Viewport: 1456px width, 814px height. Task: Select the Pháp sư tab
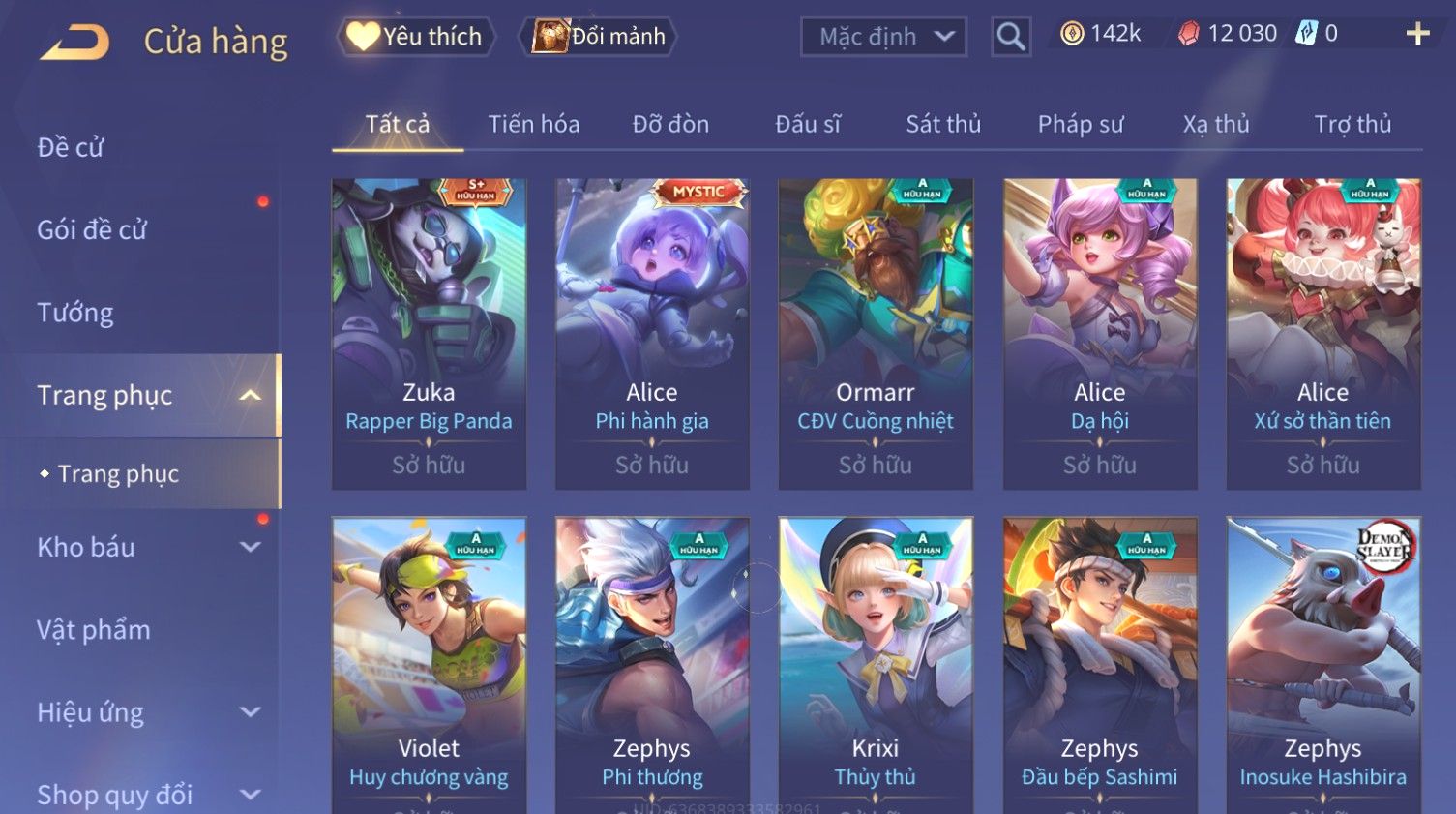coord(1081,124)
